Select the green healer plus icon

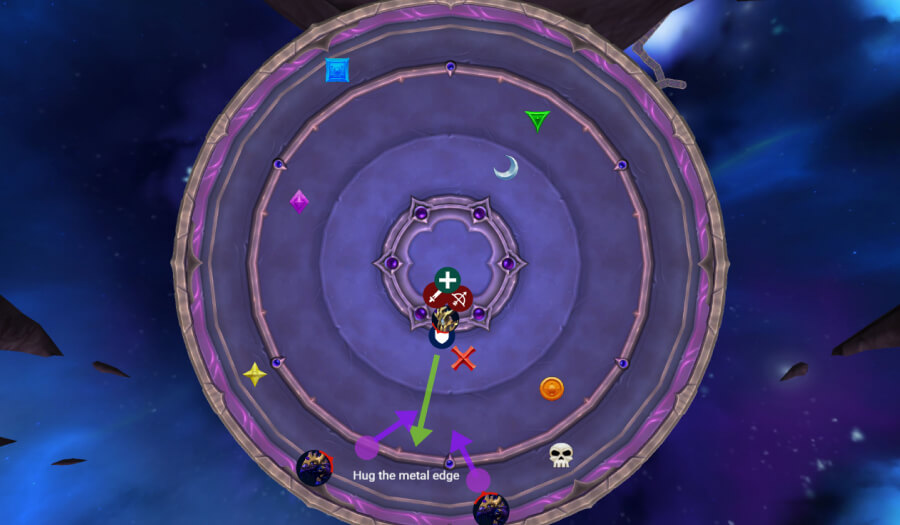pos(446,280)
